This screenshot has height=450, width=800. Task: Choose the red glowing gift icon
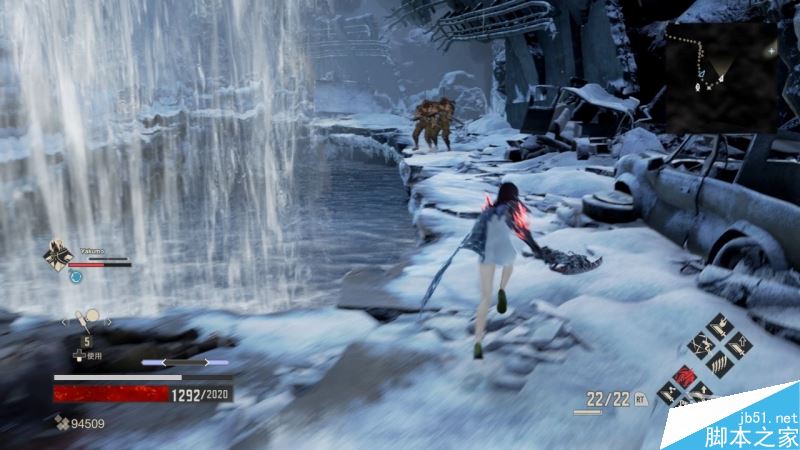[685, 376]
